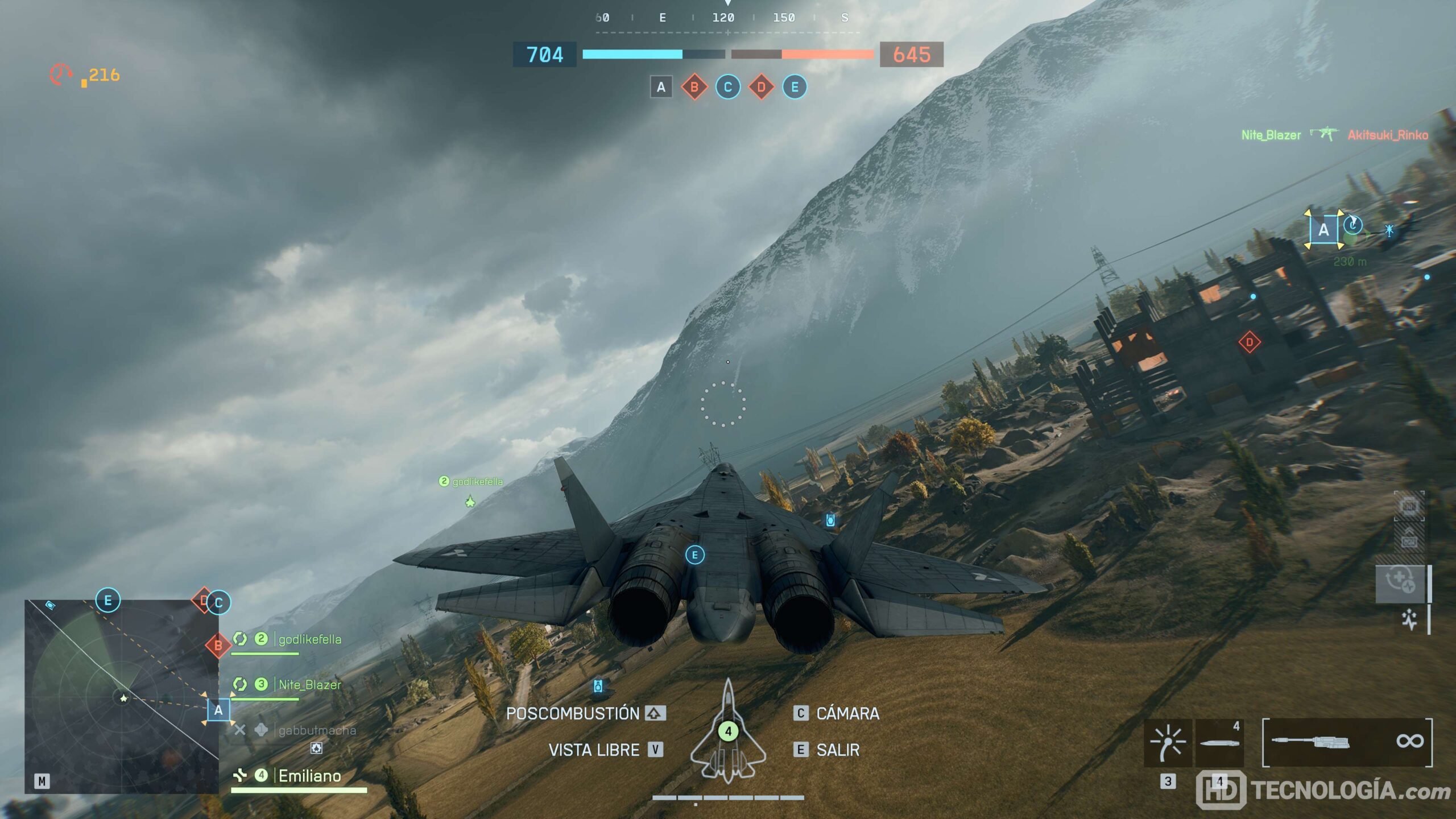Click the HD Tecnología.com watermark
Screen dimensions: 1456x819
(1324, 790)
